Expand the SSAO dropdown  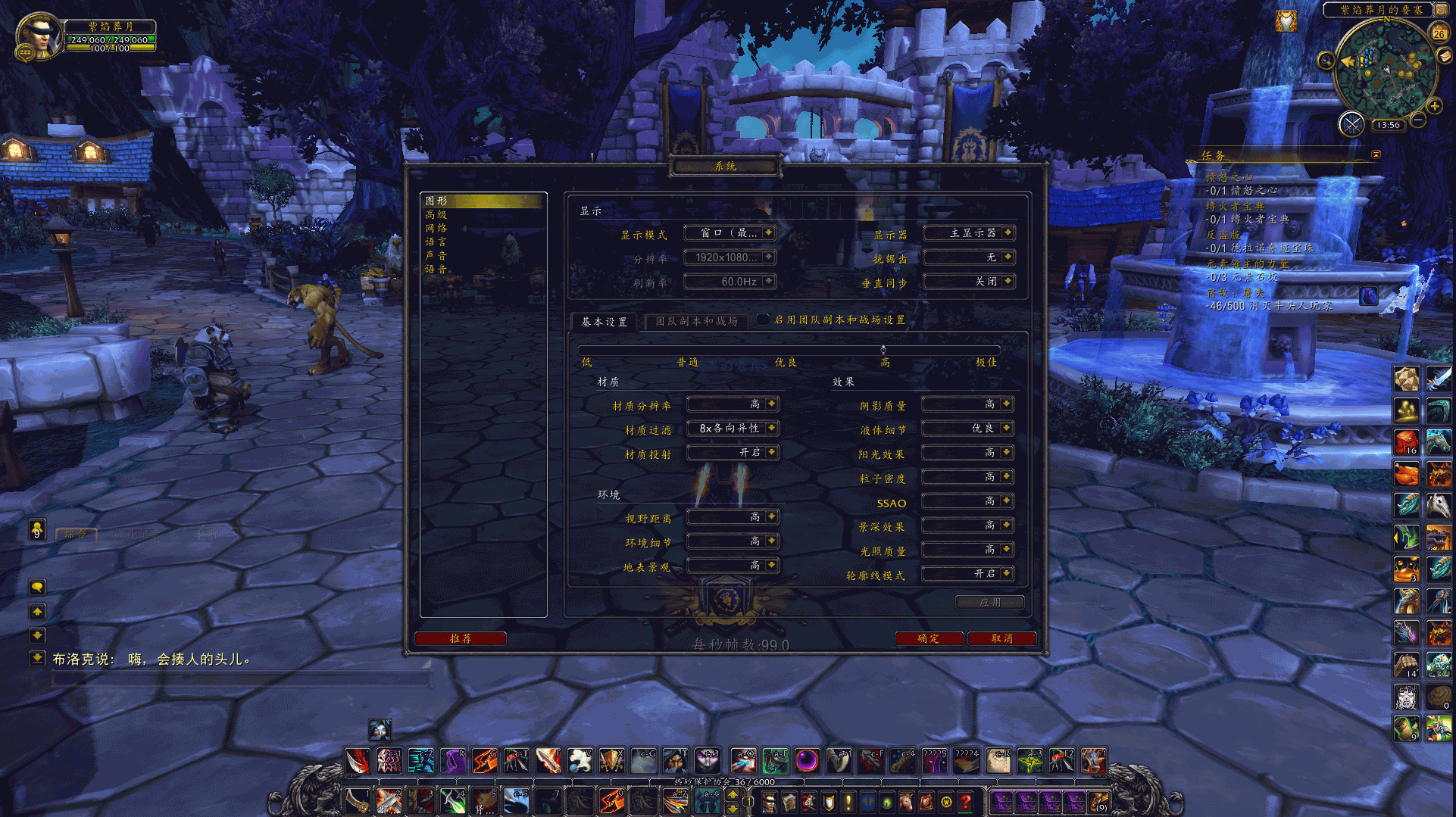967,501
